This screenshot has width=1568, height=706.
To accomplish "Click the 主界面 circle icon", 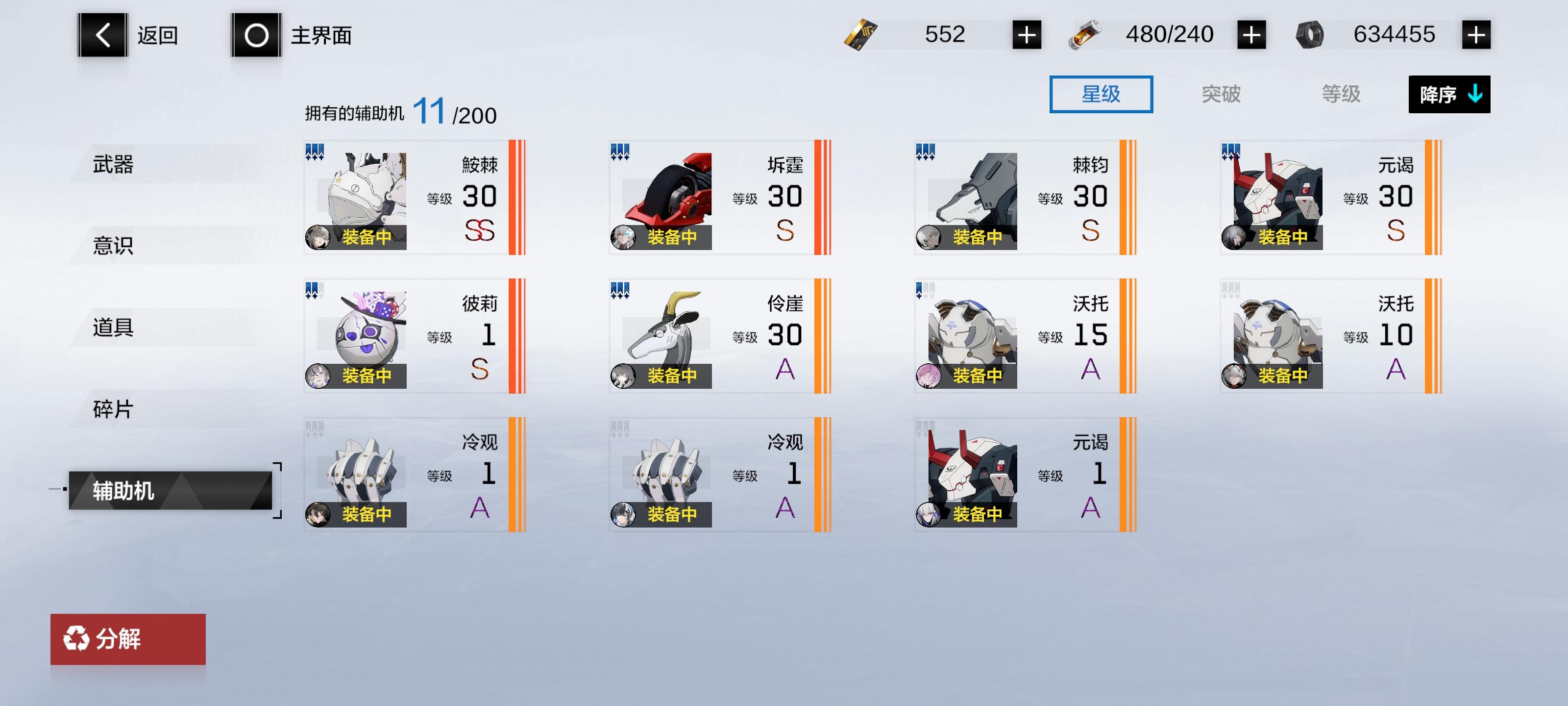I will pos(254,35).
